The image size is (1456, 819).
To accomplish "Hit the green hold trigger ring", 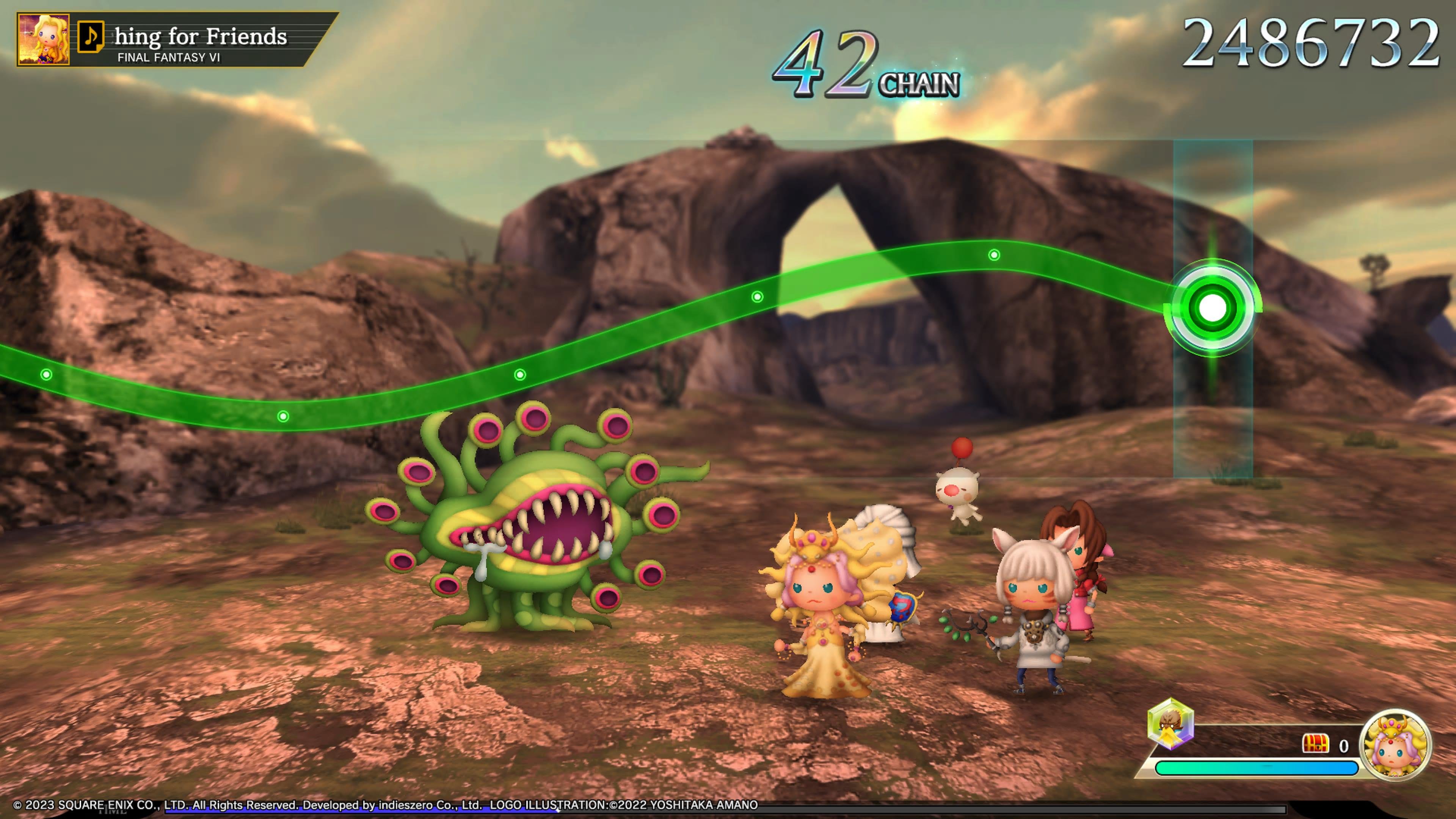I will pos(1213,308).
